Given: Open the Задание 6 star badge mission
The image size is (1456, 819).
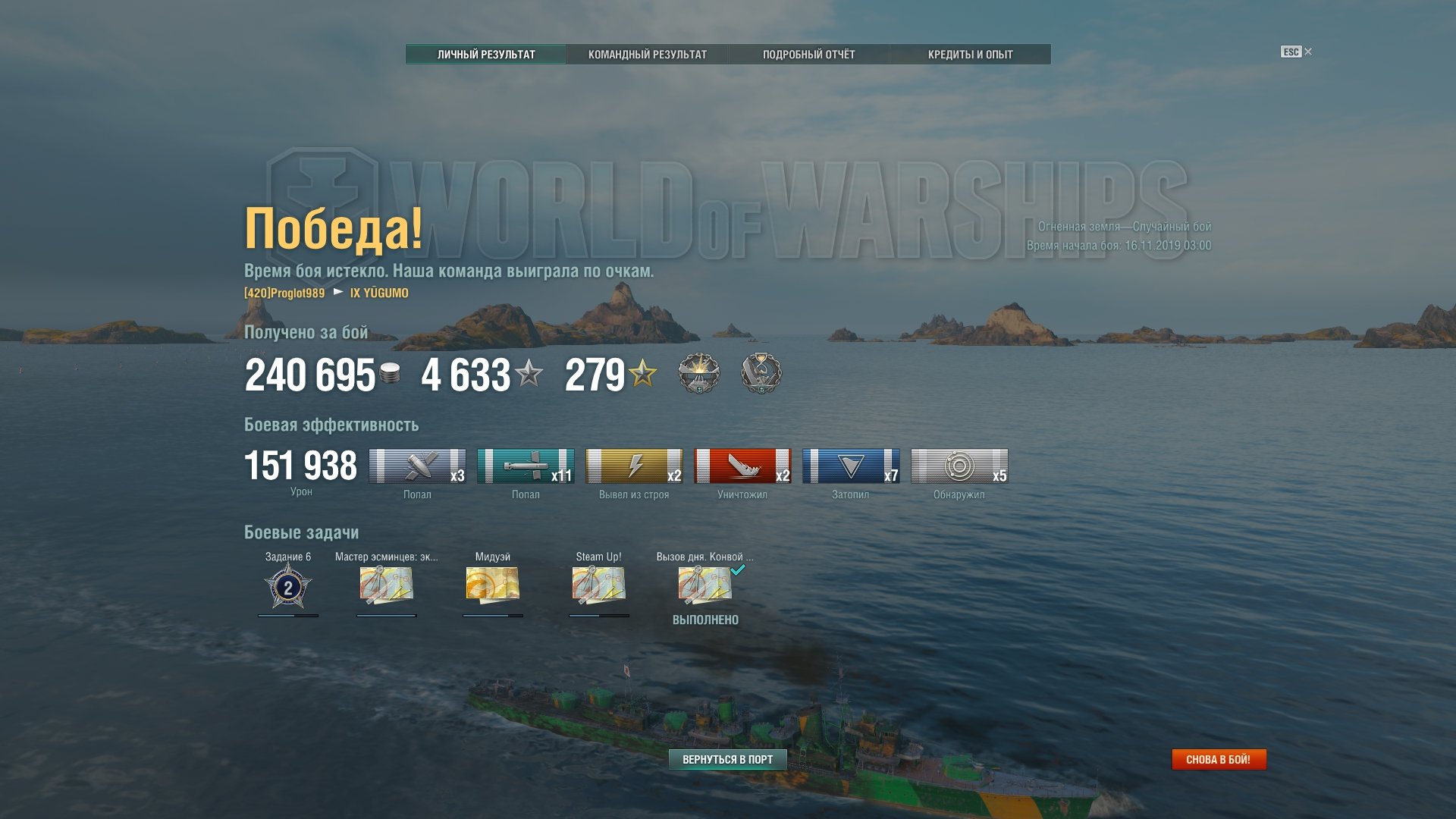Looking at the screenshot, I should (x=287, y=587).
